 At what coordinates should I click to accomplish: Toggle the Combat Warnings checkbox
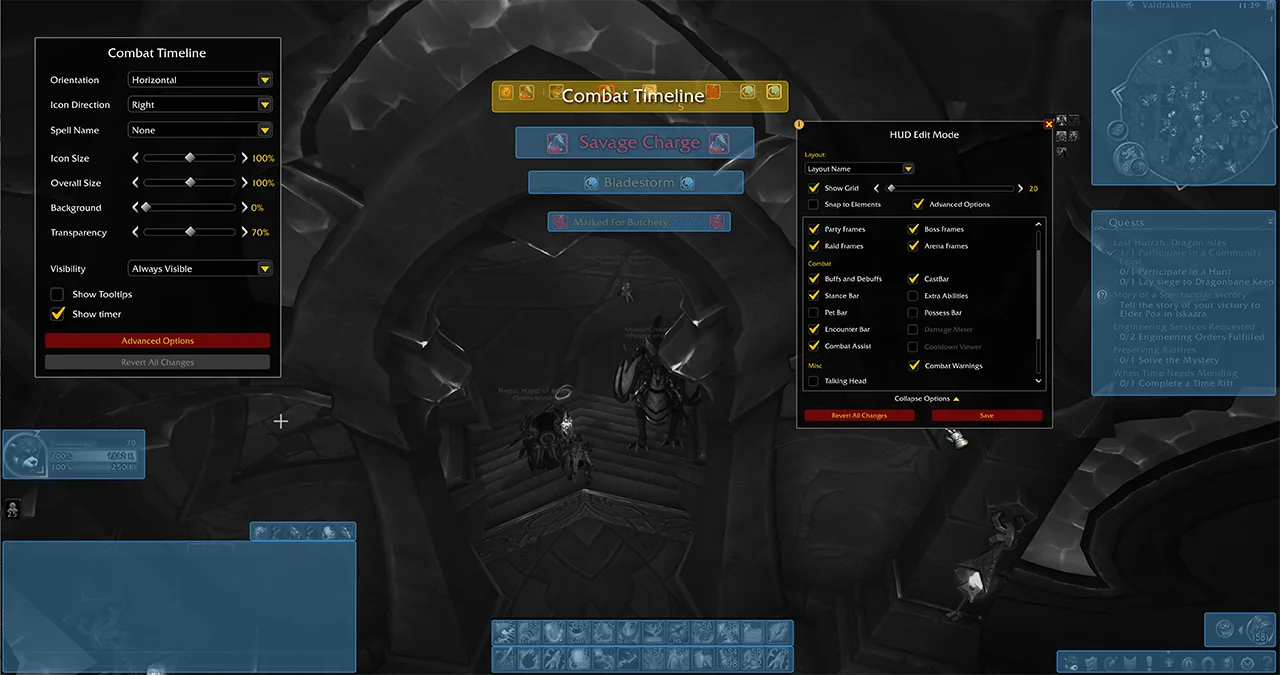(x=913, y=366)
